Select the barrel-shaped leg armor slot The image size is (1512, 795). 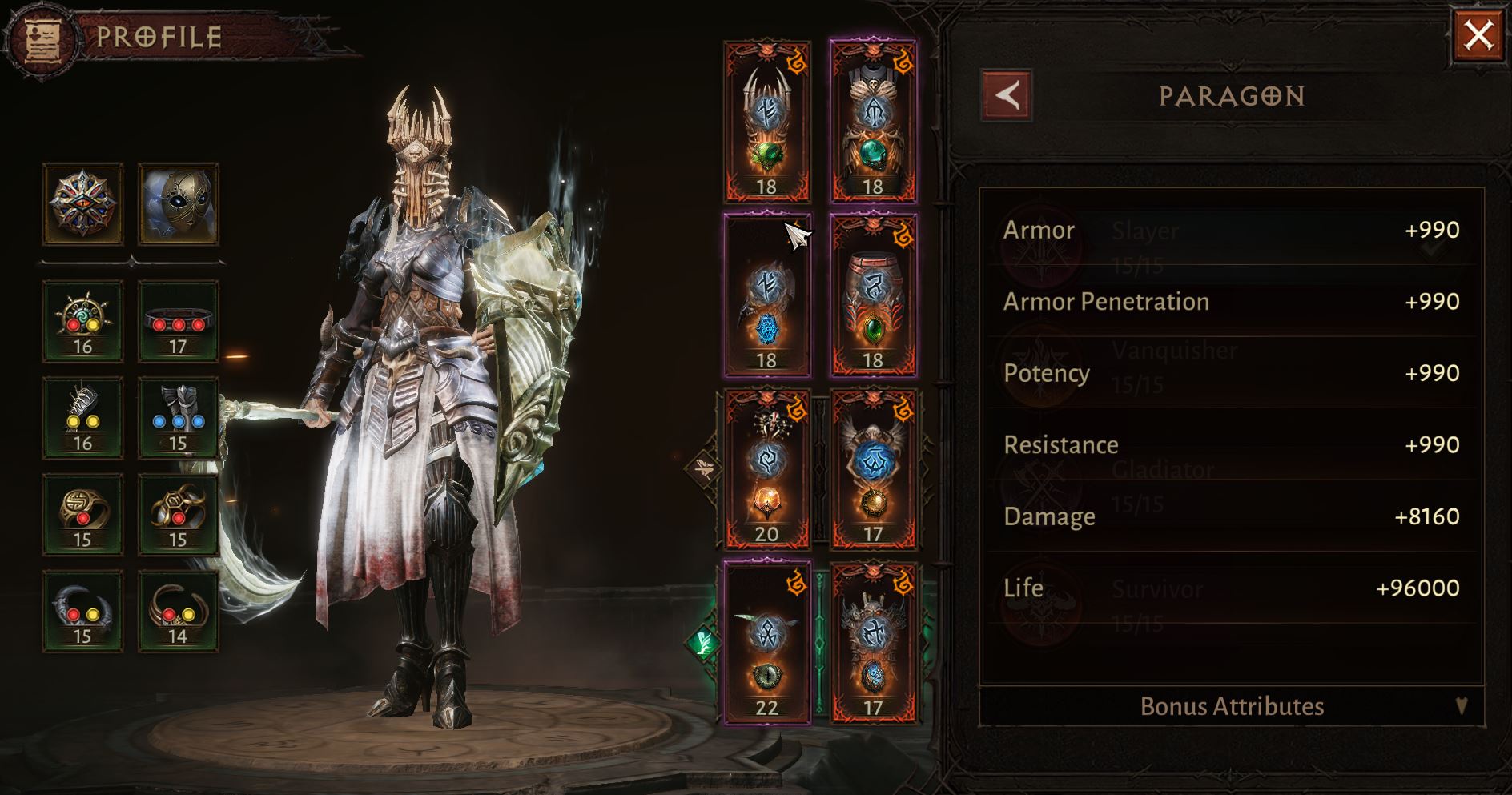873,295
